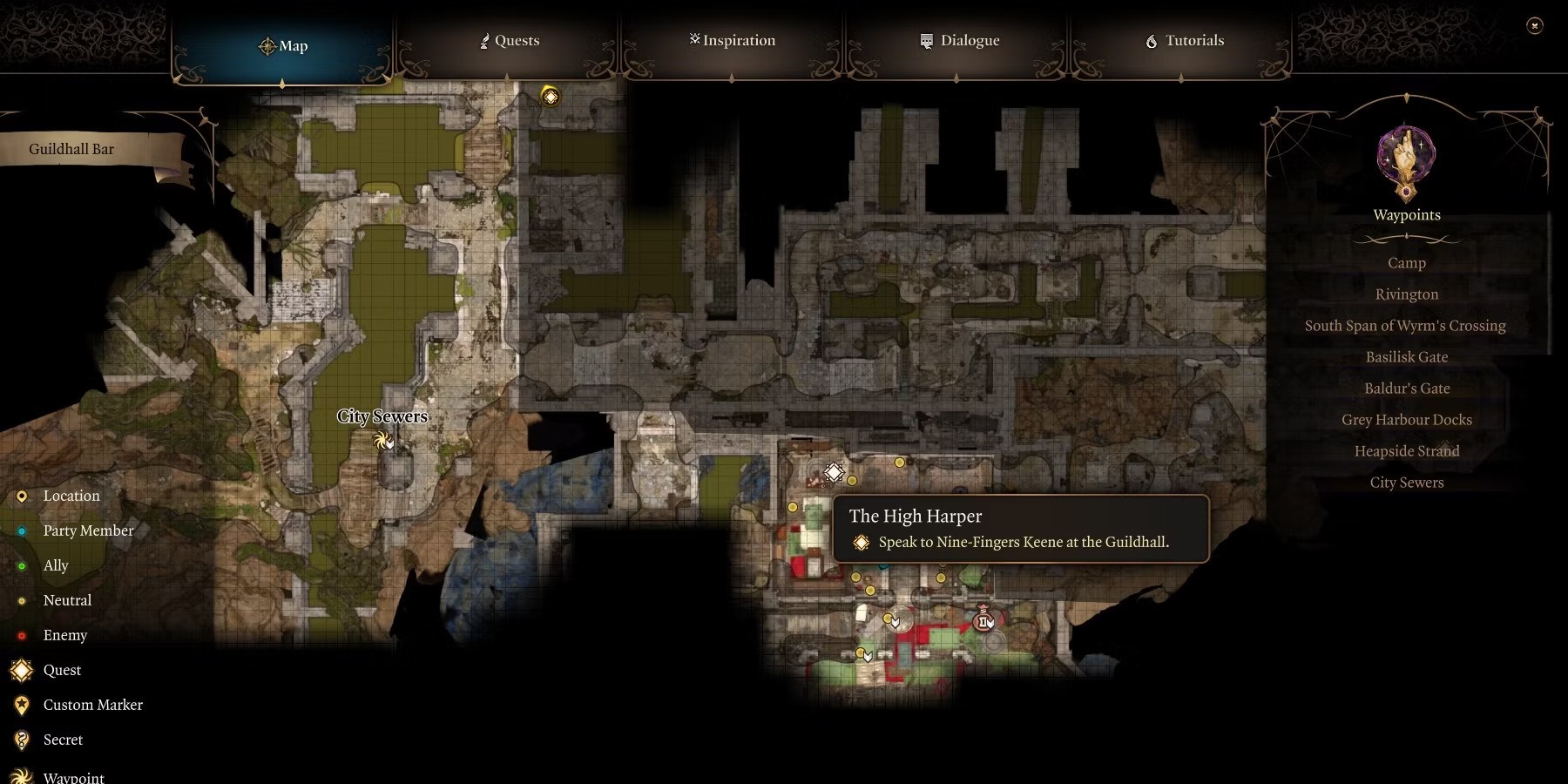
Task: Select City Sewers in the waypoint list
Action: [1406, 483]
